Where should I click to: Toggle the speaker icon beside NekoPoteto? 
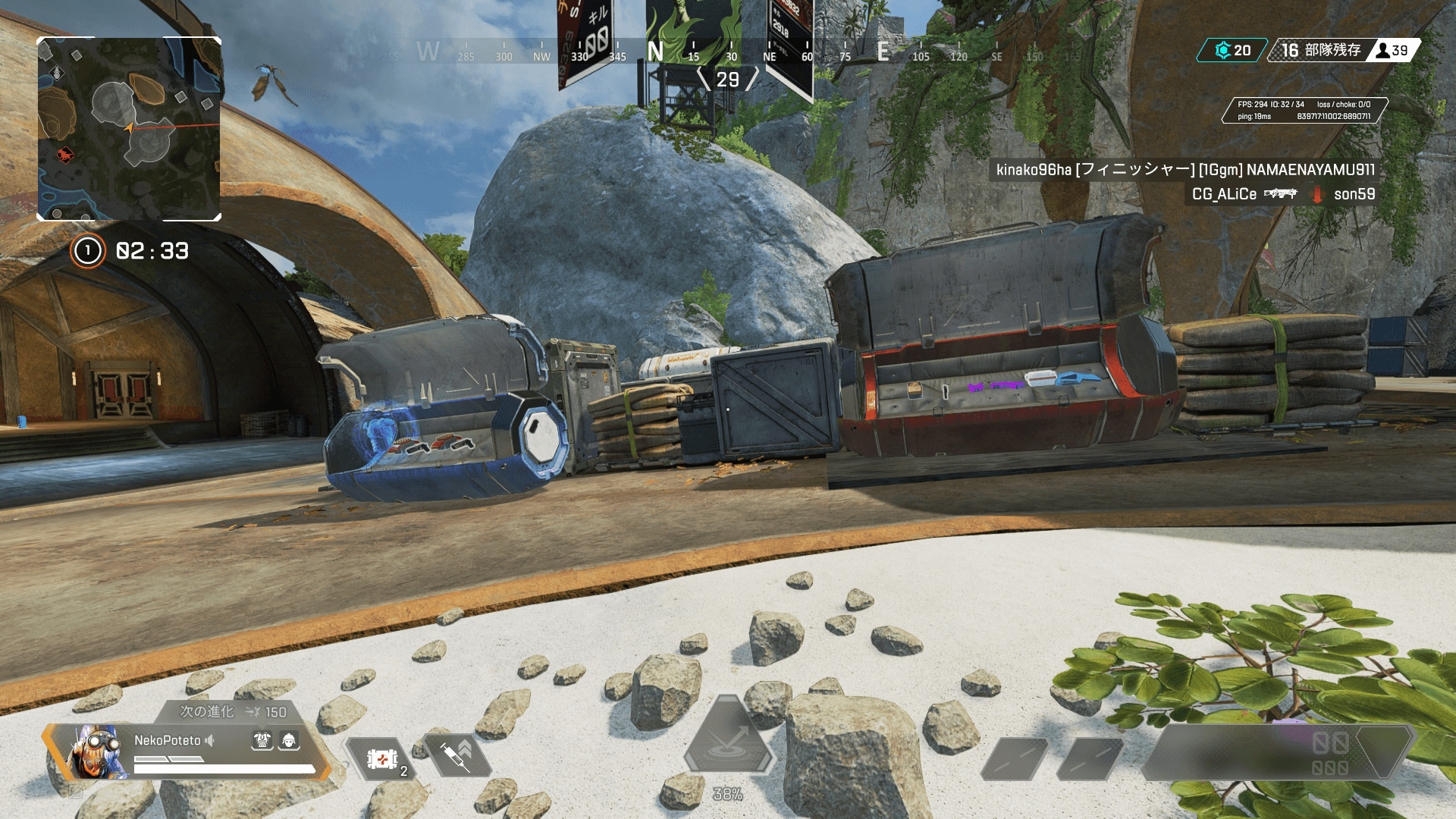coord(210,740)
